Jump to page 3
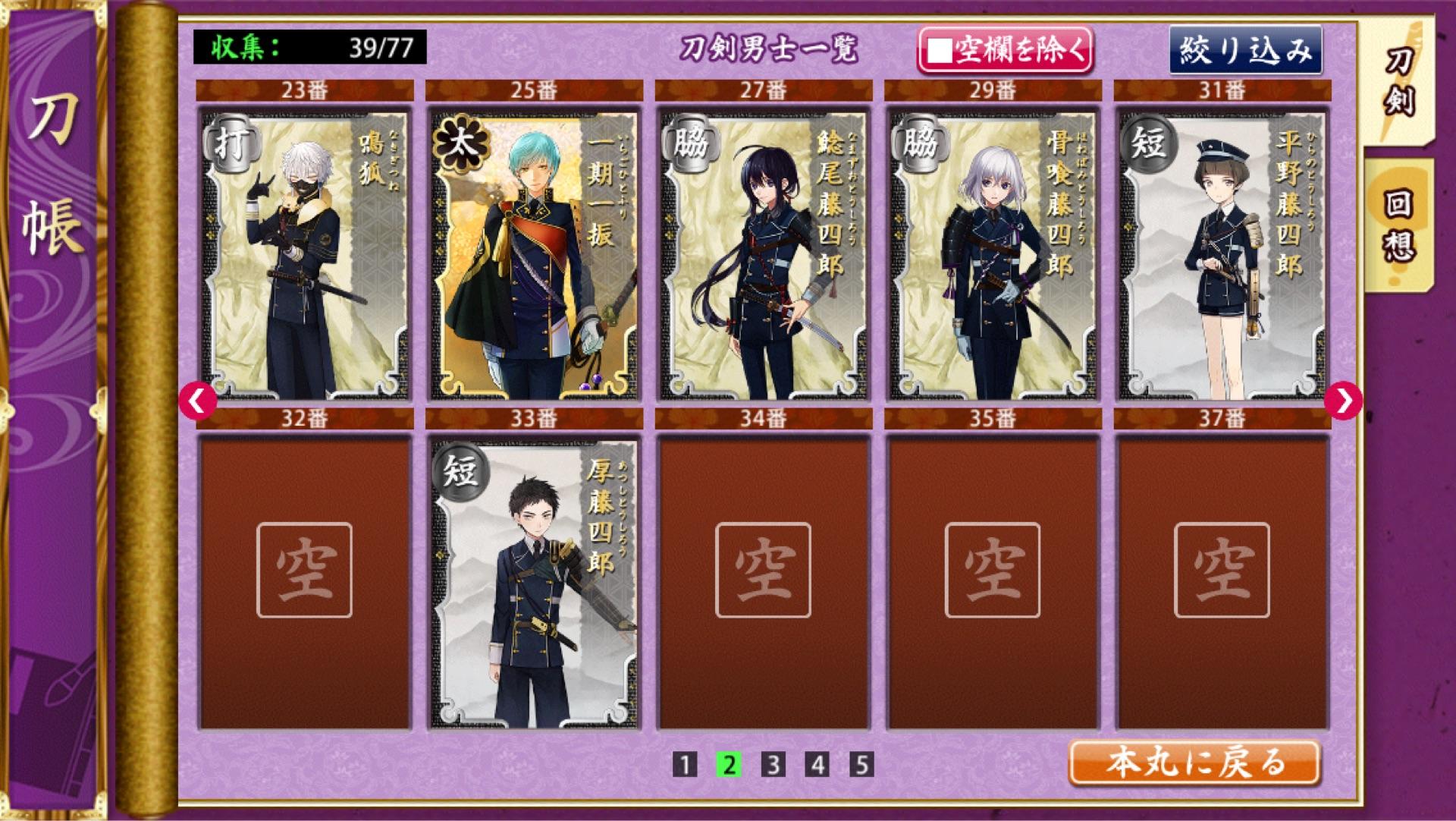Image resolution: width=1456 pixels, height=821 pixels. coord(773,765)
